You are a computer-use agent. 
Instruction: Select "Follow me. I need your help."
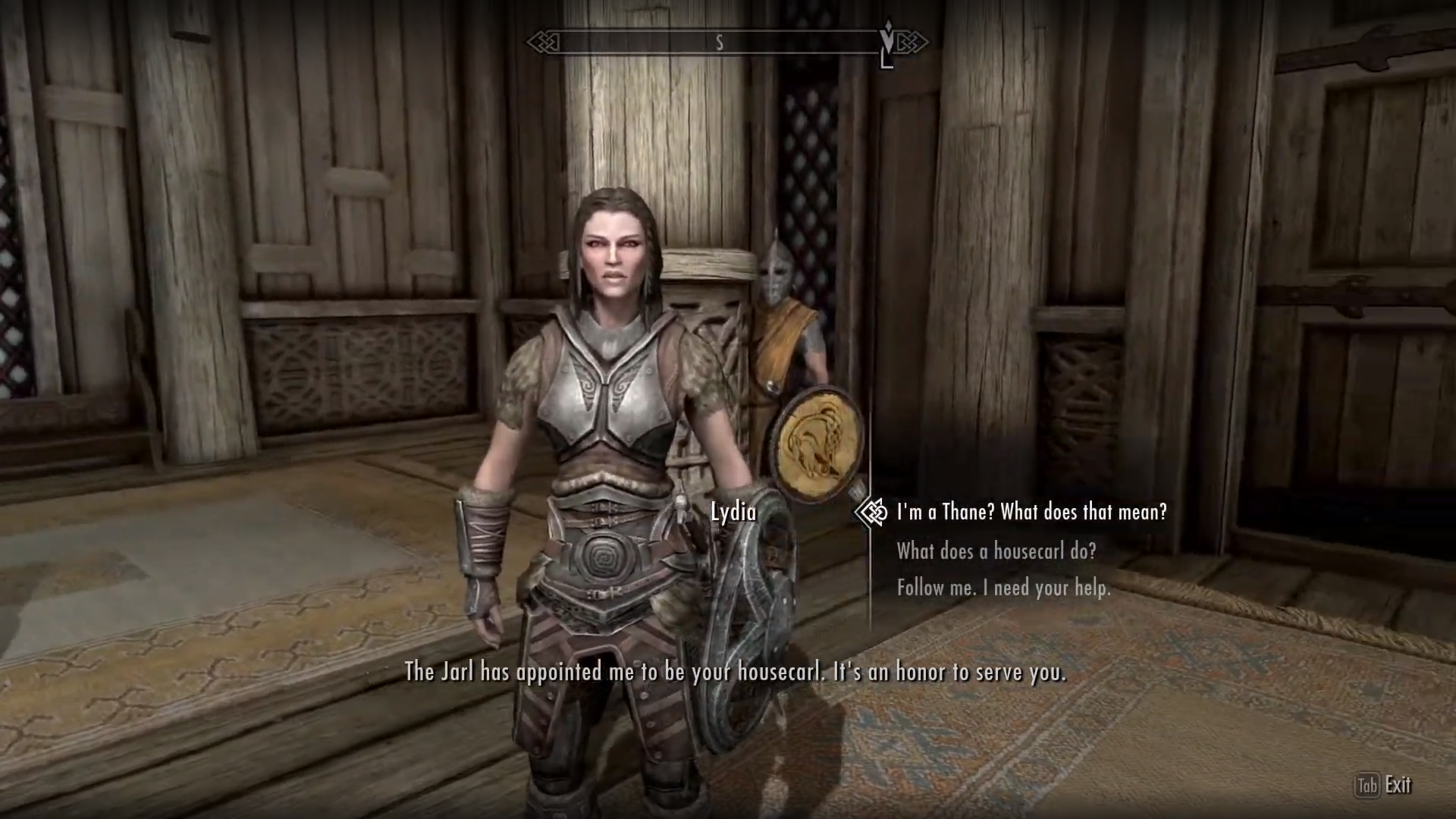[x=1003, y=588]
